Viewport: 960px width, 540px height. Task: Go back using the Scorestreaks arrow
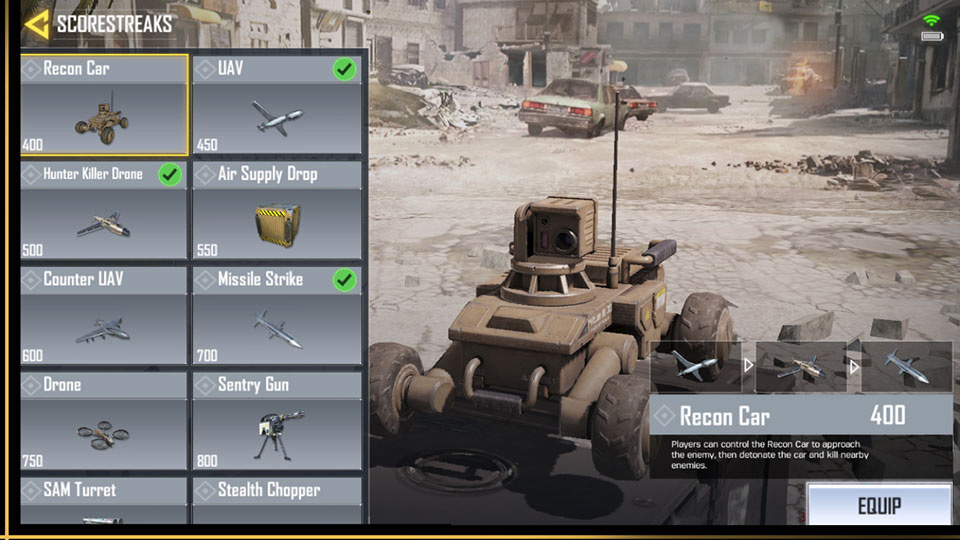point(36,24)
